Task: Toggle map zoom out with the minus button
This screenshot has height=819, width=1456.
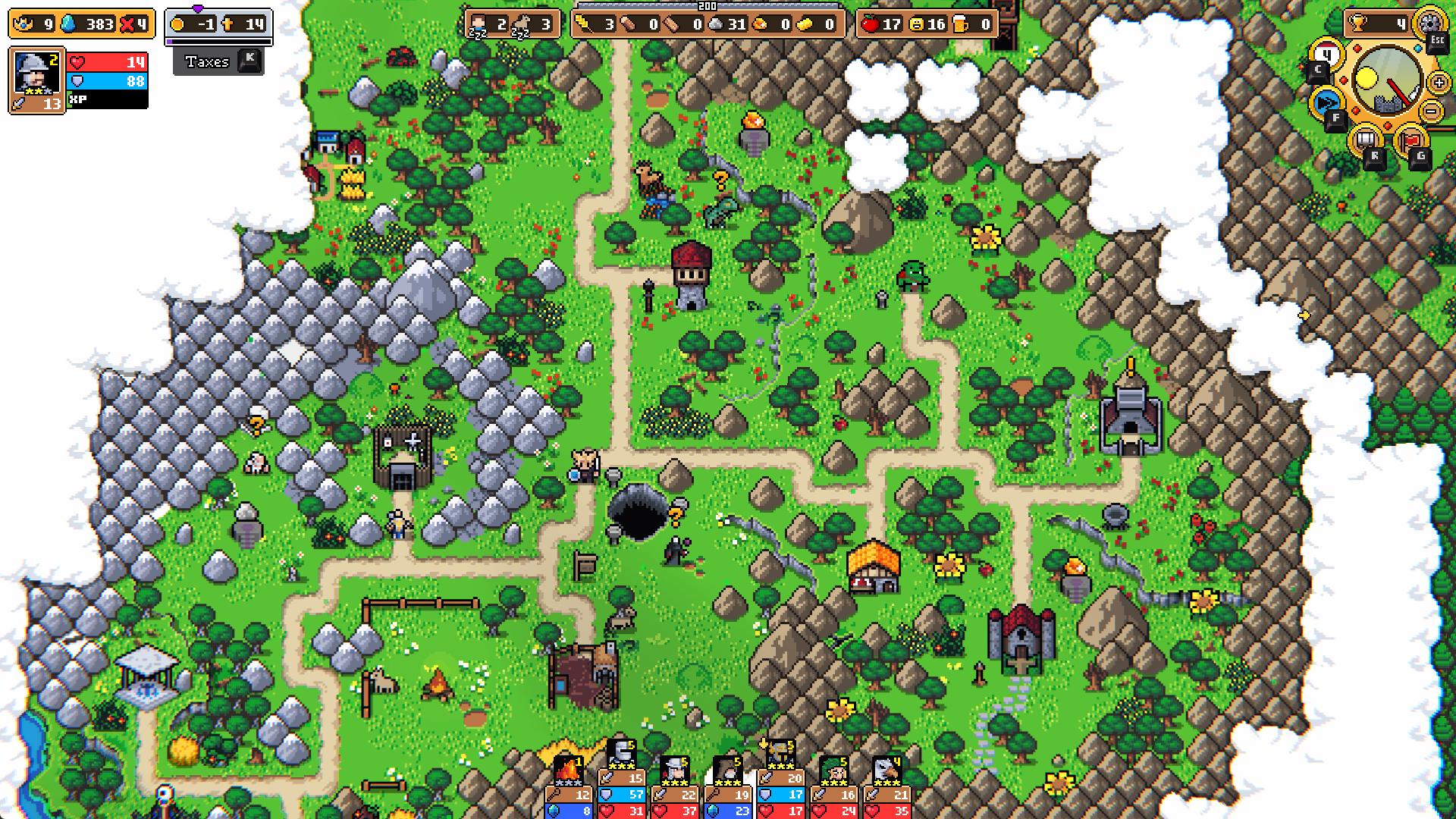Action: pyautogui.click(x=1432, y=111)
